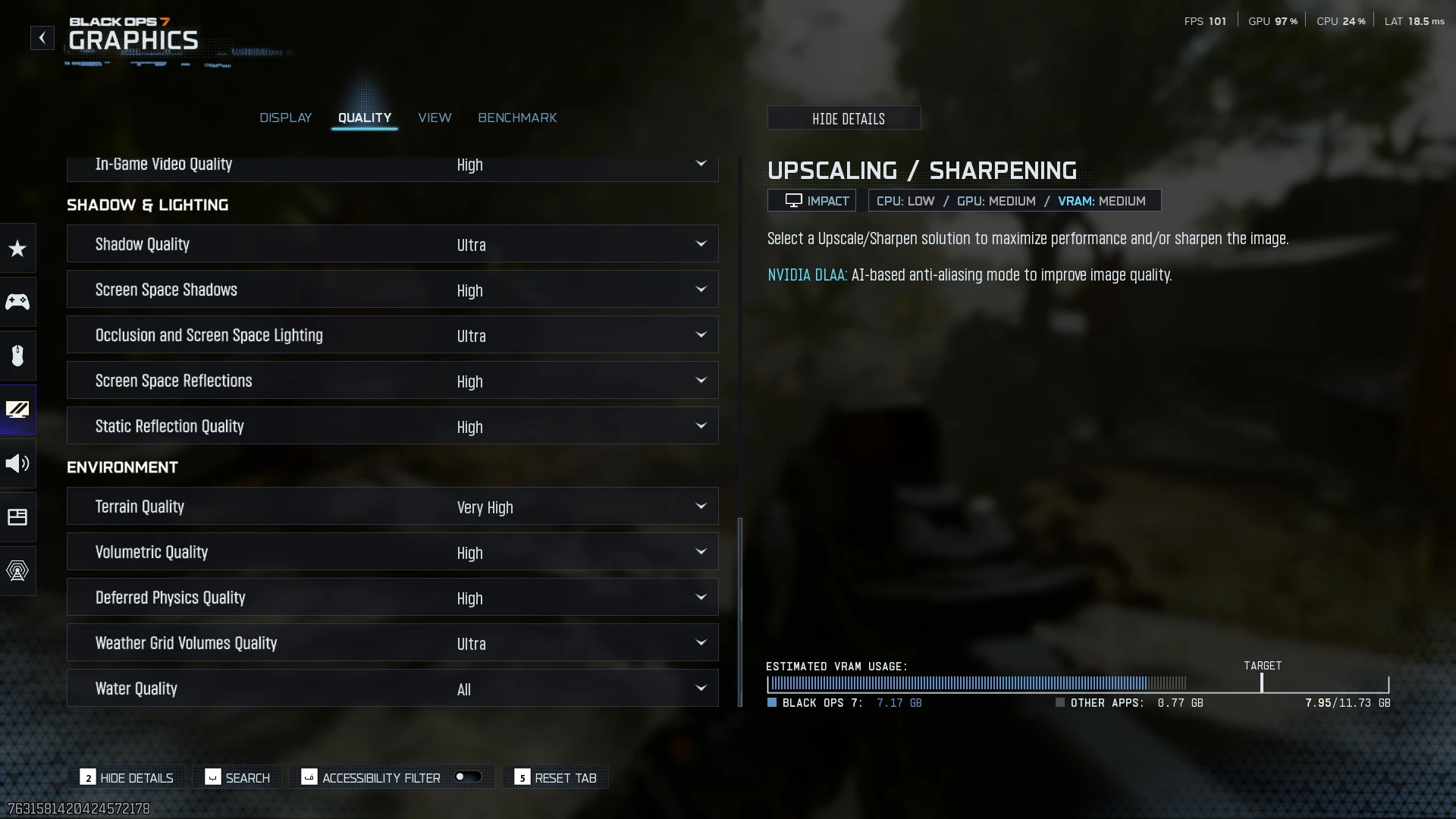Switch to the Display tab
The width and height of the screenshot is (1456, 819).
click(285, 118)
